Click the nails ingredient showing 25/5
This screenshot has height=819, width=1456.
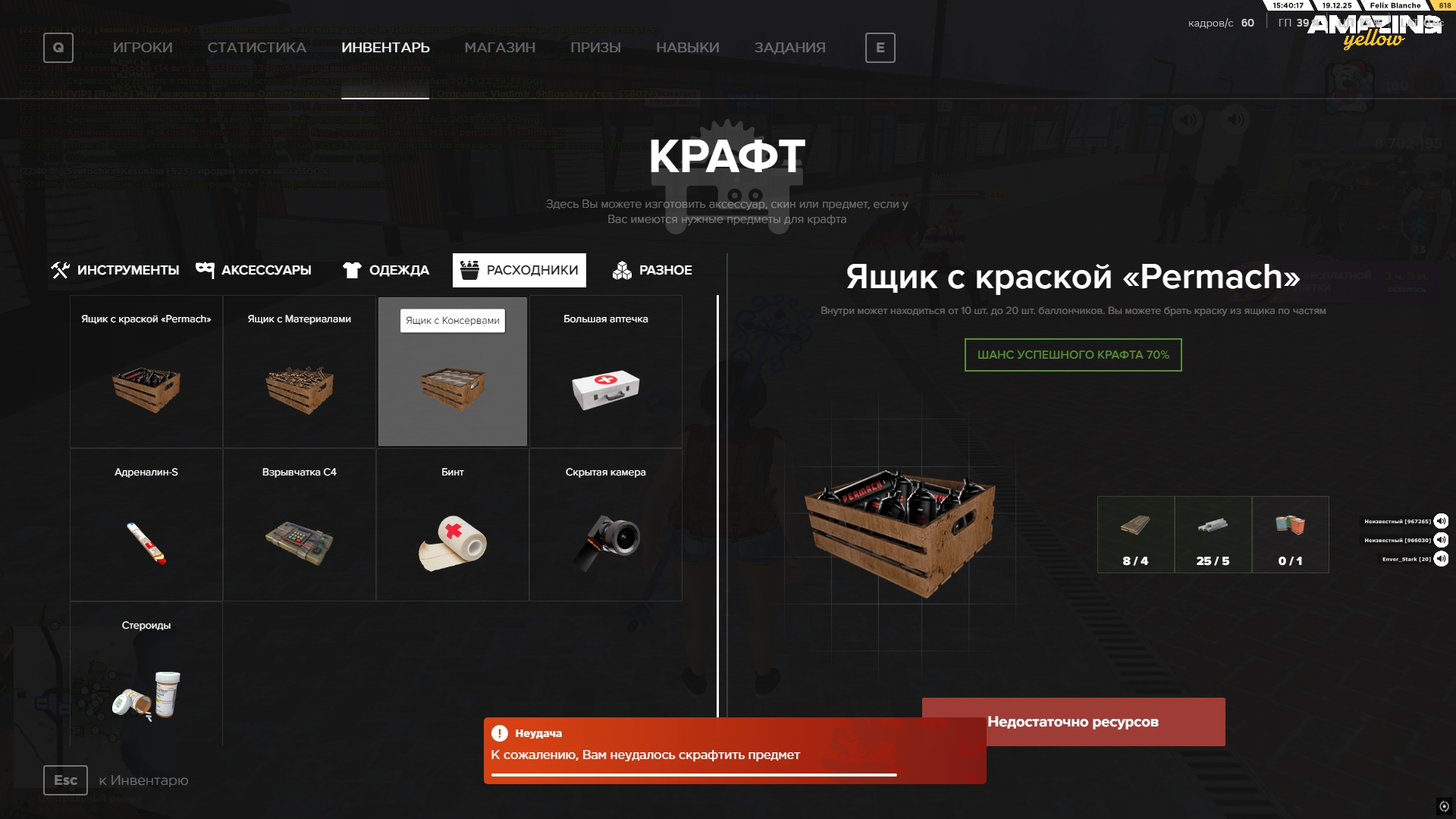coord(1213,535)
